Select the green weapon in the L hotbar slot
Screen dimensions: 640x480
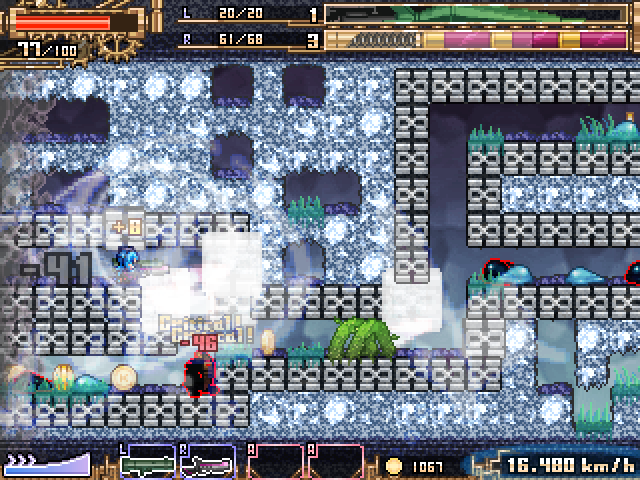pos(148,463)
